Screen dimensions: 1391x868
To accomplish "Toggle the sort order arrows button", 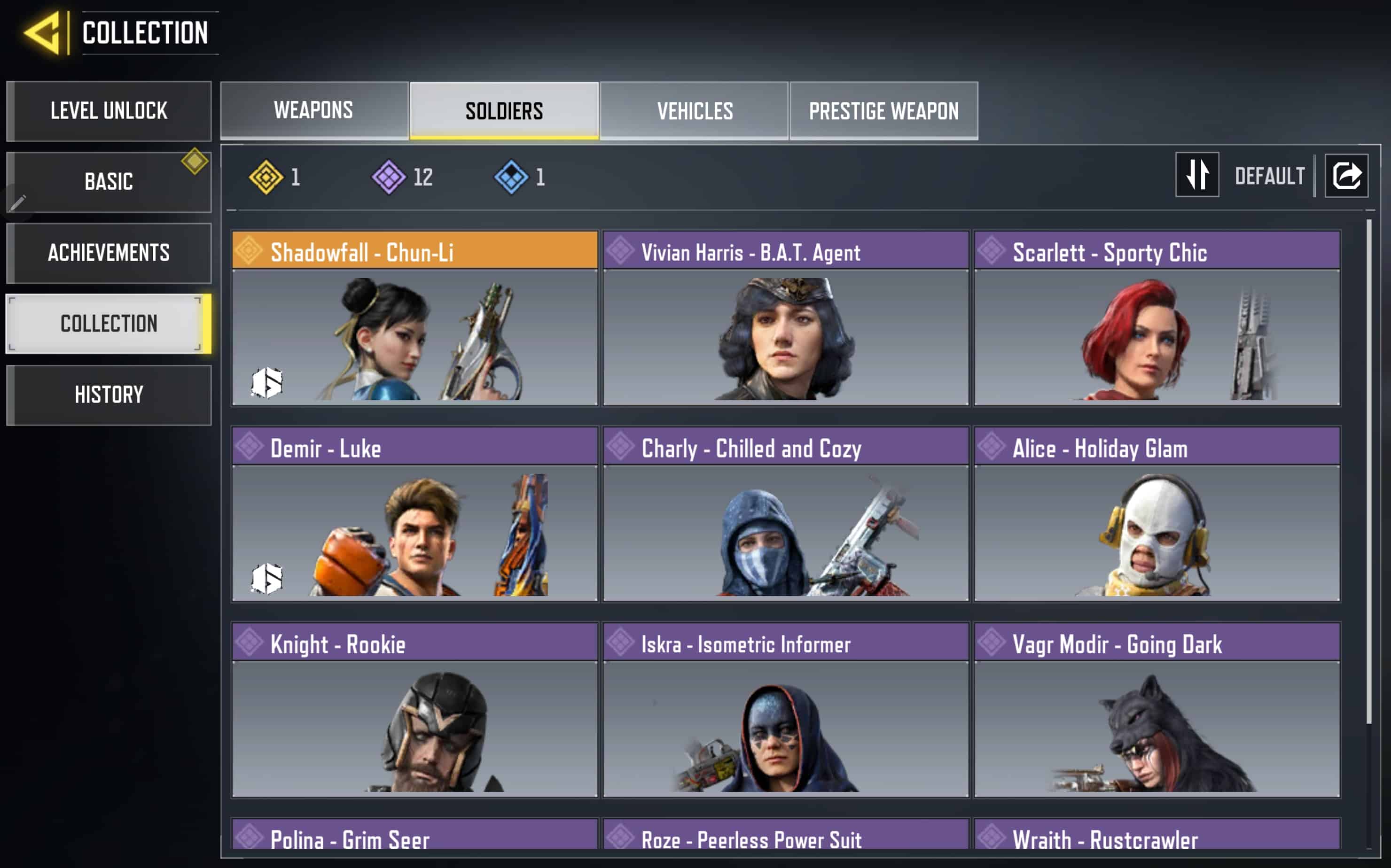I will [1197, 175].
